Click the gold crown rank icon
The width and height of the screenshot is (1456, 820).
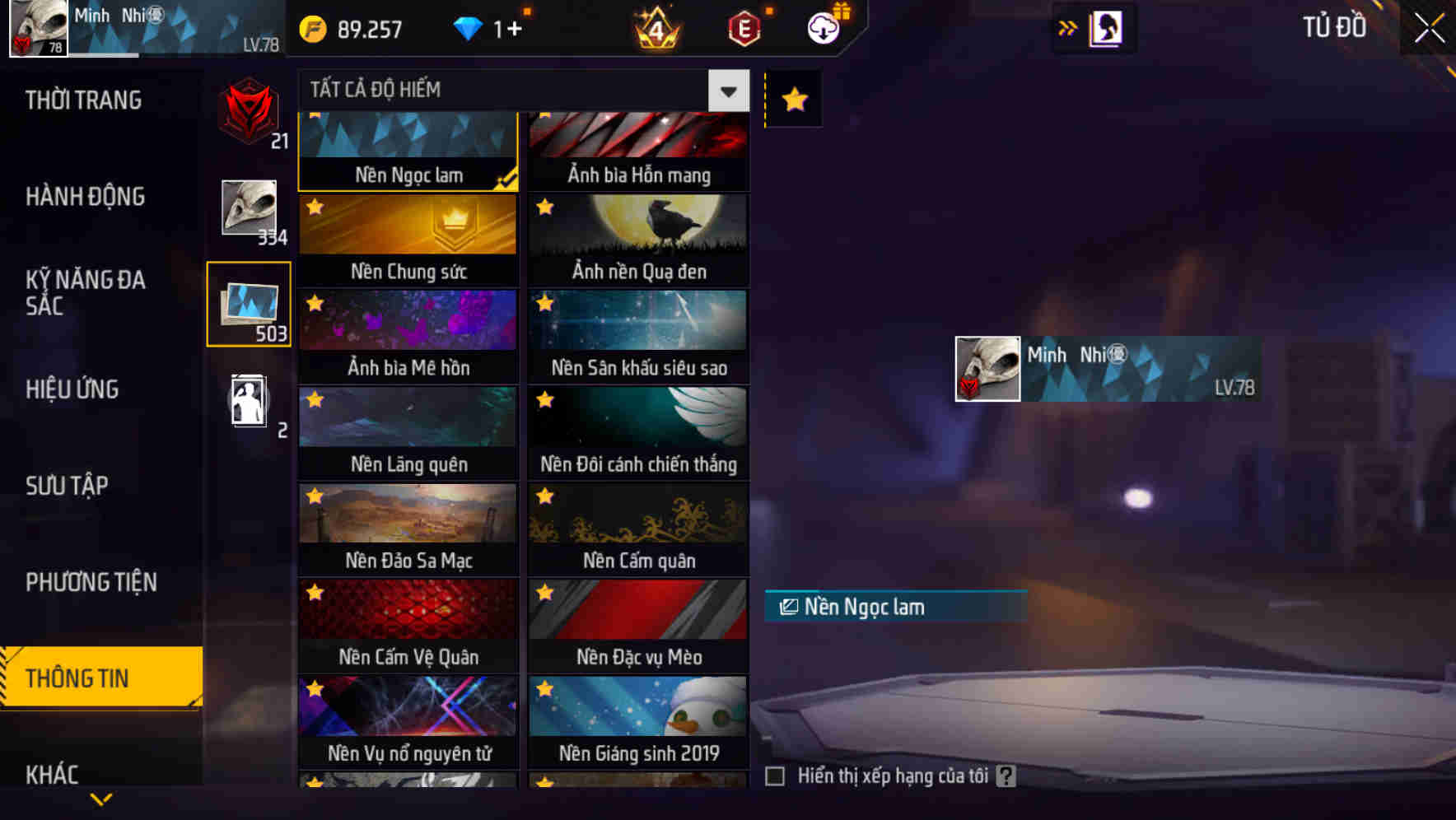click(x=655, y=27)
